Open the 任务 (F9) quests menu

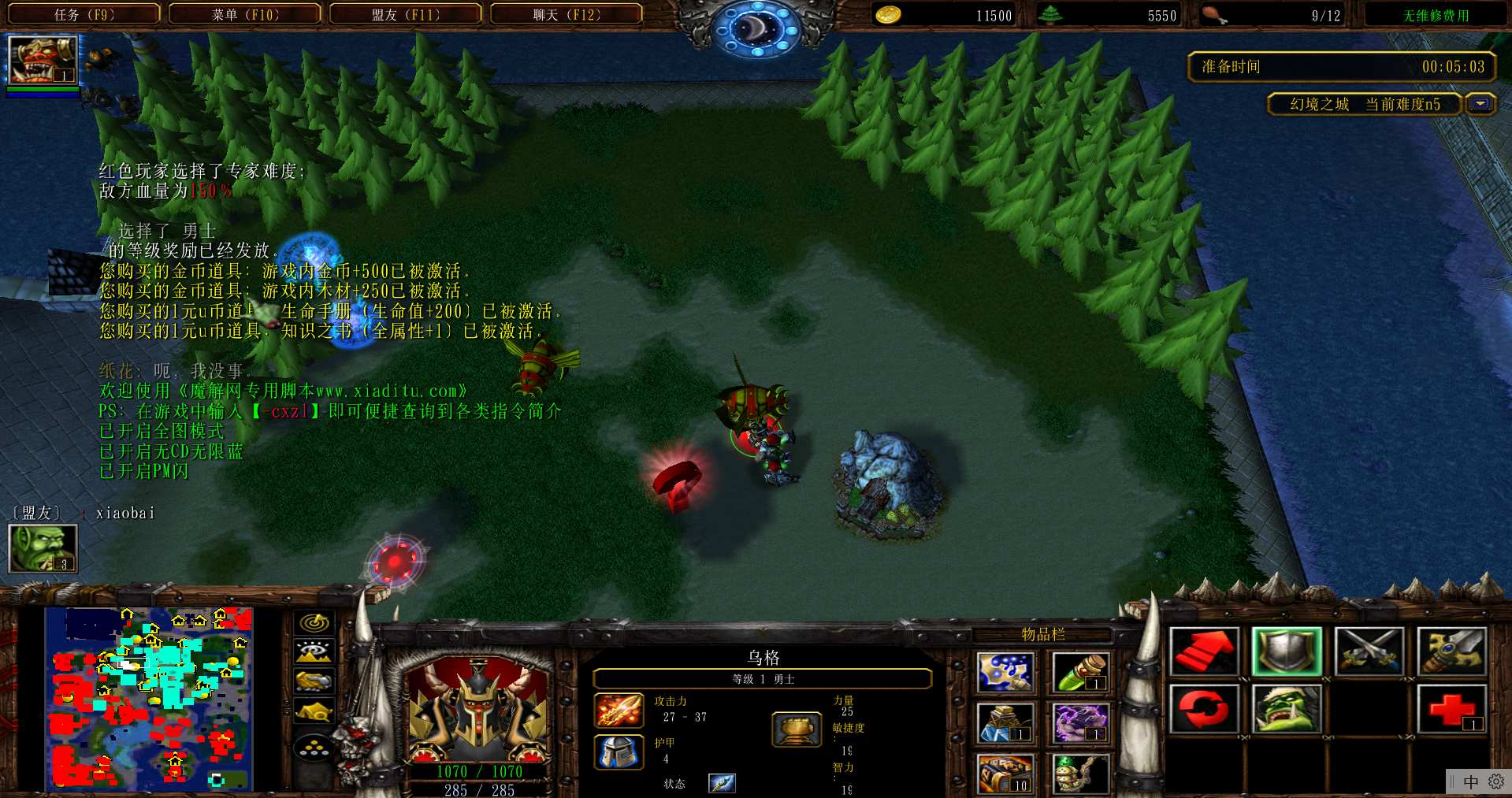(84, 14)
